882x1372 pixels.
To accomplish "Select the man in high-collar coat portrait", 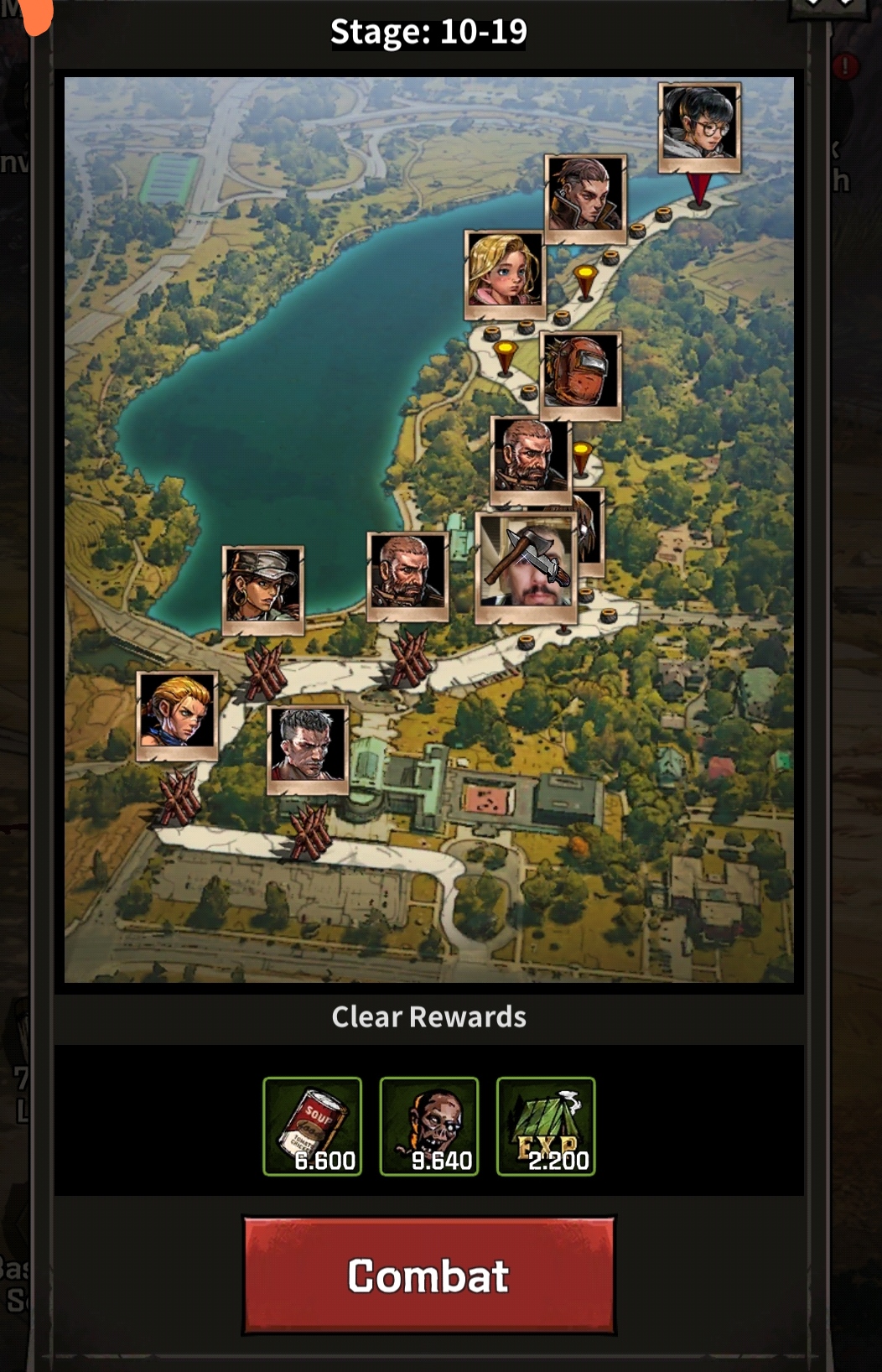I will pos(585,197).
